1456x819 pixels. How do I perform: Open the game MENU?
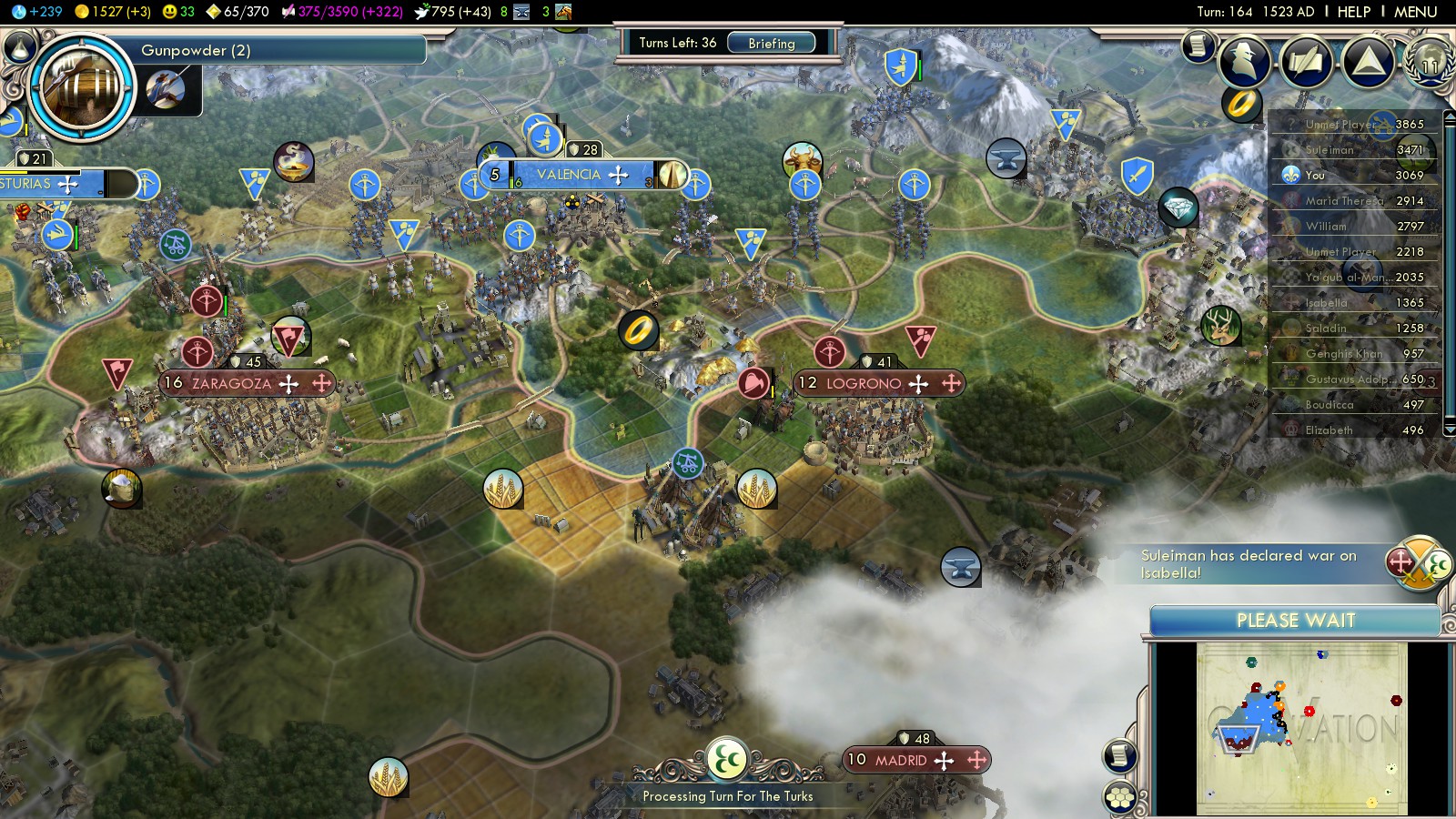[x=1415, y=12]
